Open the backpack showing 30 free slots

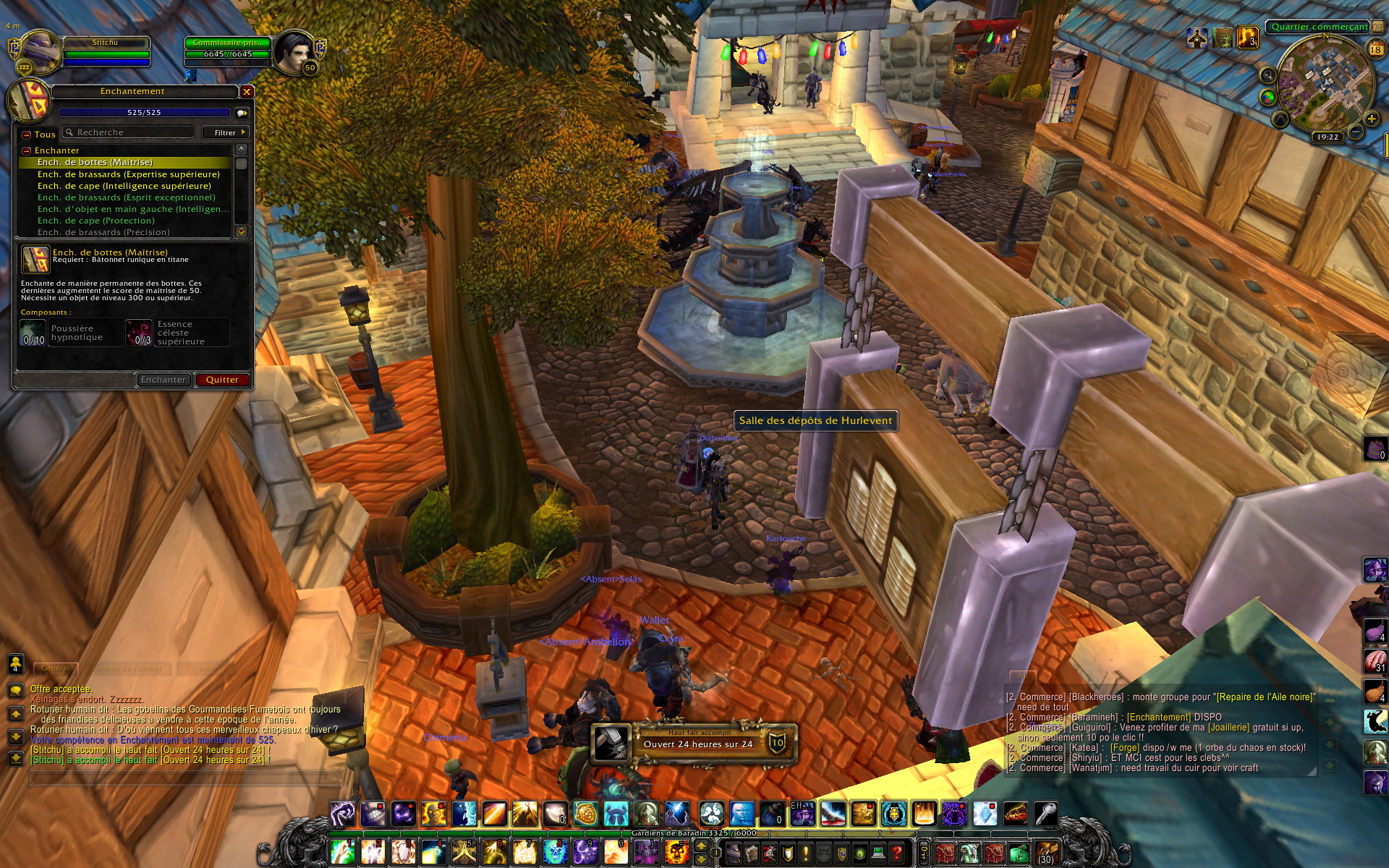pyautogui.click(x=1046, y=854)
